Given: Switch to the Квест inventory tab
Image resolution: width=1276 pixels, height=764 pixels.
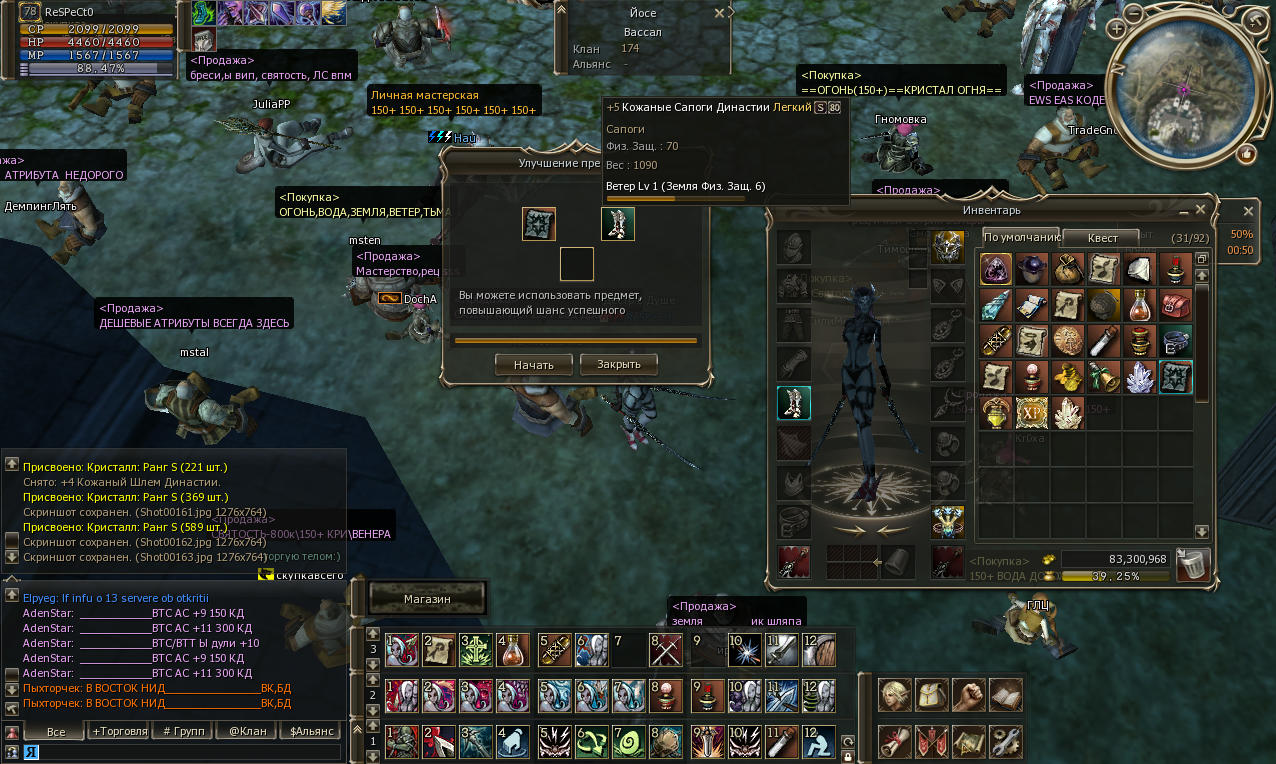Looking at the screenshot, I should tap(1103, 238).
